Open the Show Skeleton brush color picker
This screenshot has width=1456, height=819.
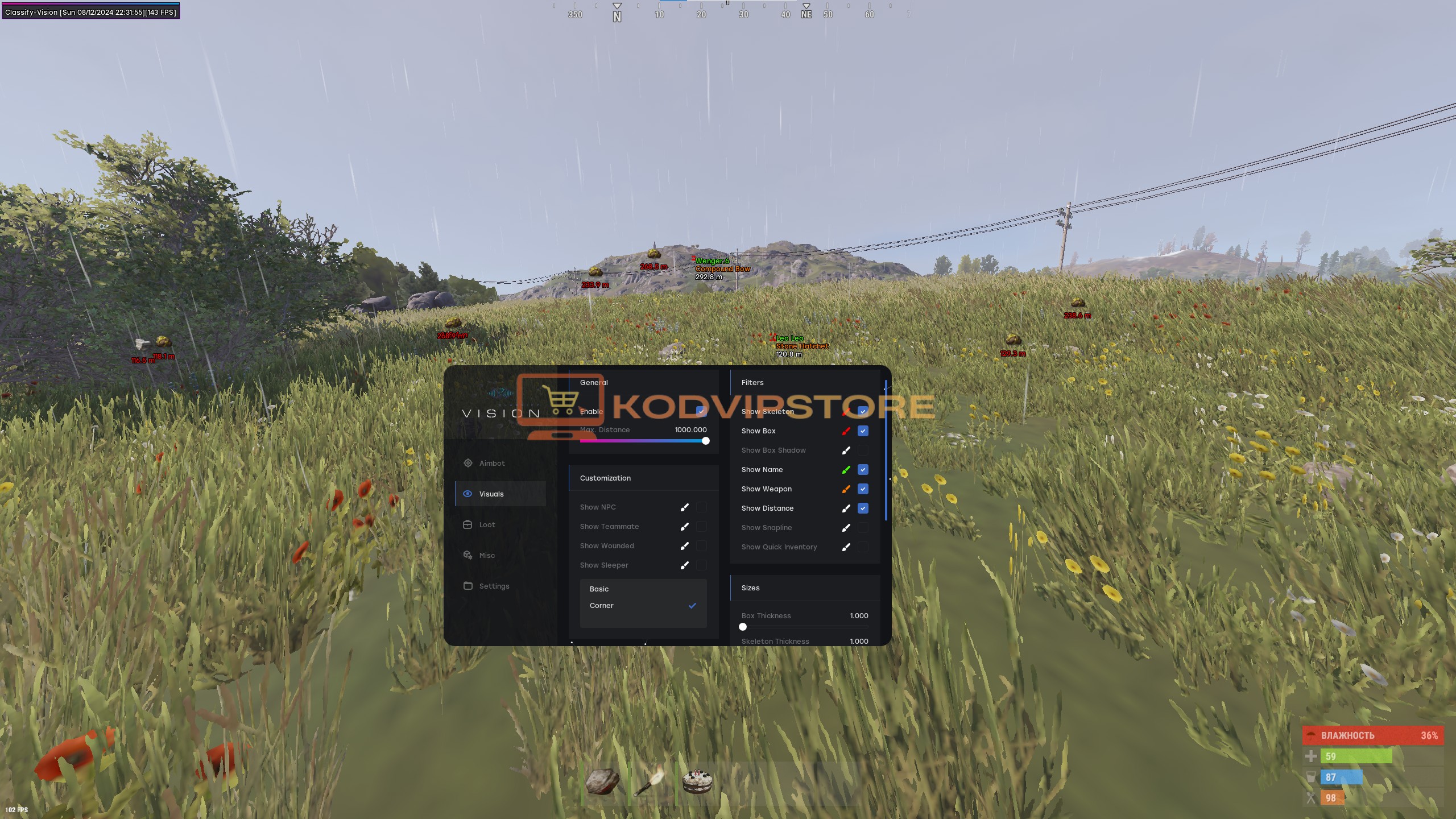[846, 411]
